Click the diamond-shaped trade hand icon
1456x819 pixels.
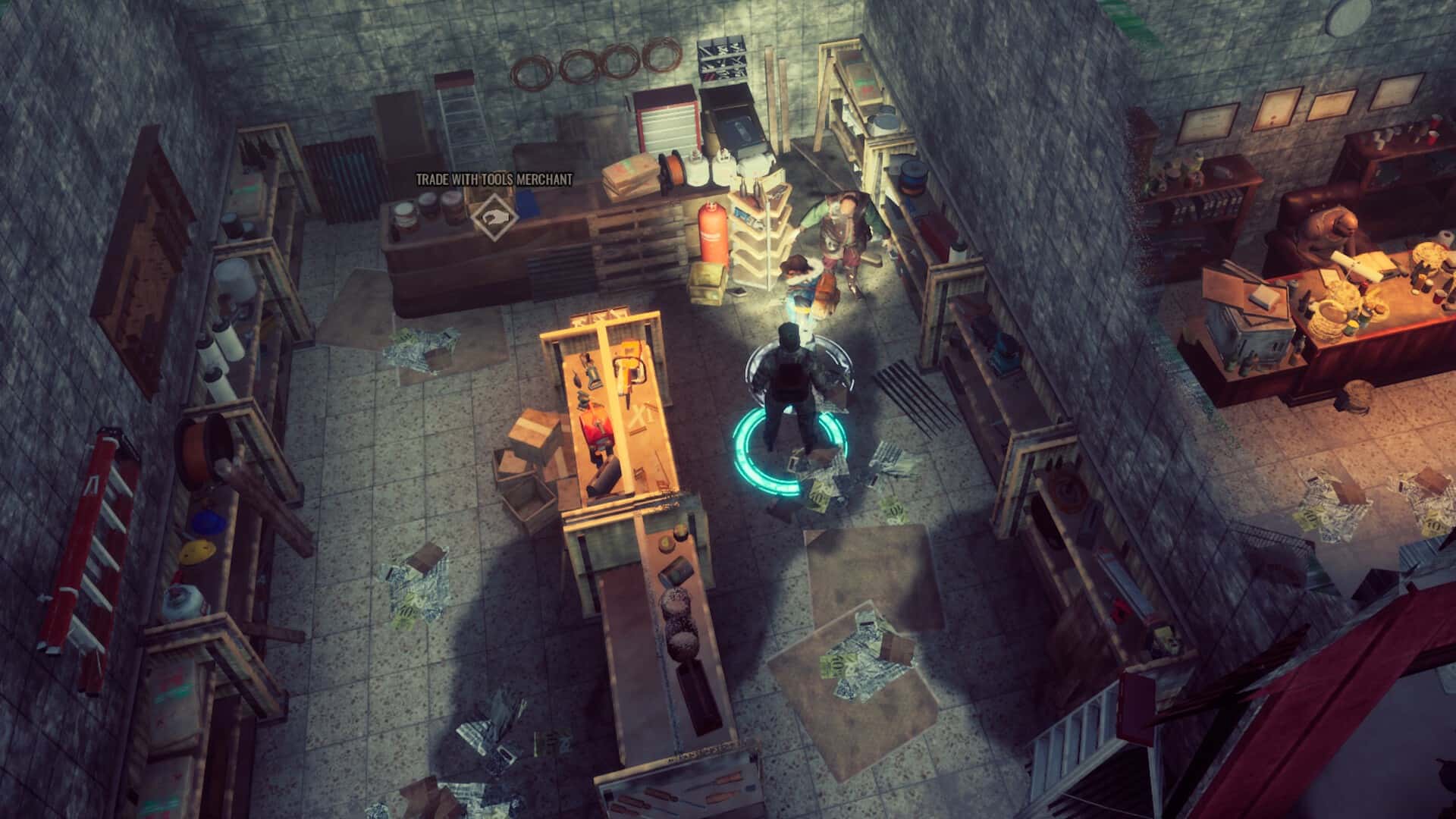tap(494, 216)
